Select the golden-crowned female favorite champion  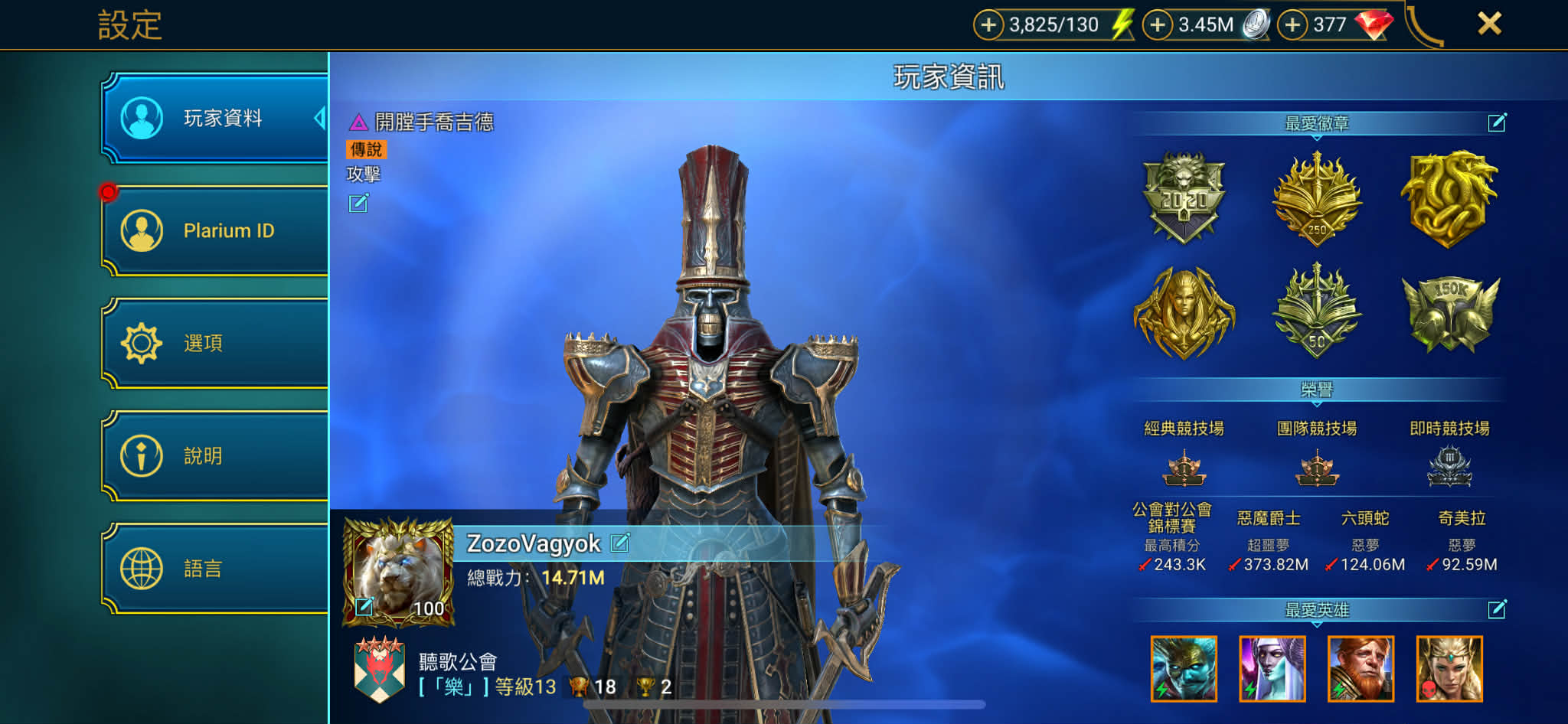tap(1449, 669)
